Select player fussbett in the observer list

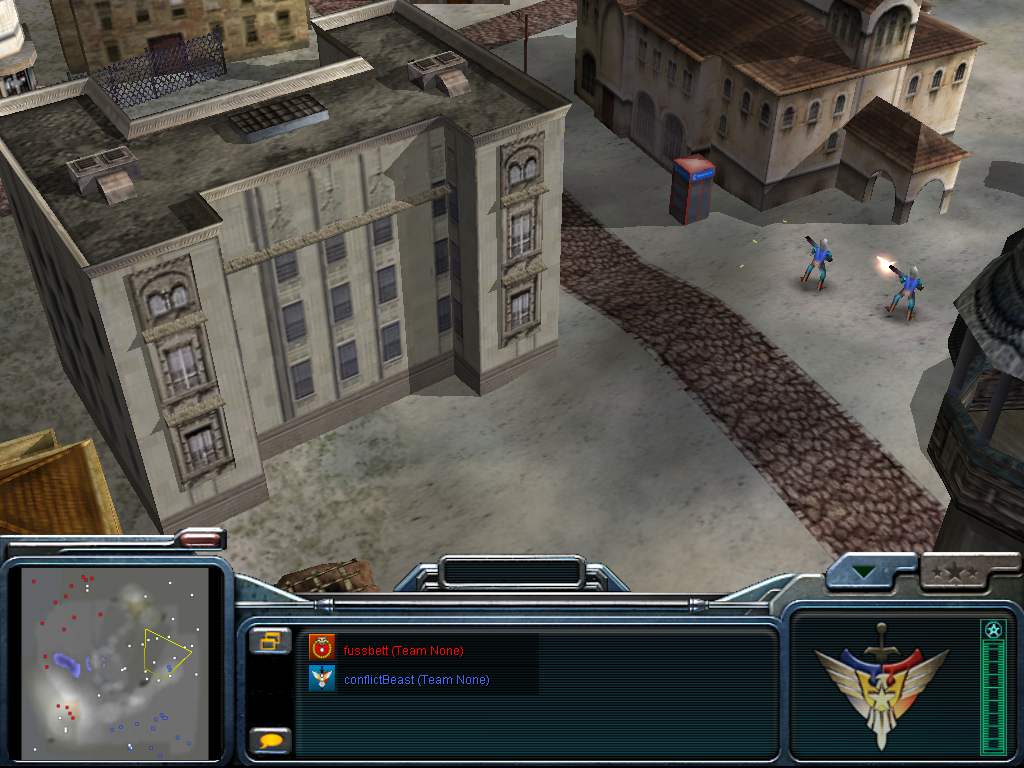pos(403,651)
